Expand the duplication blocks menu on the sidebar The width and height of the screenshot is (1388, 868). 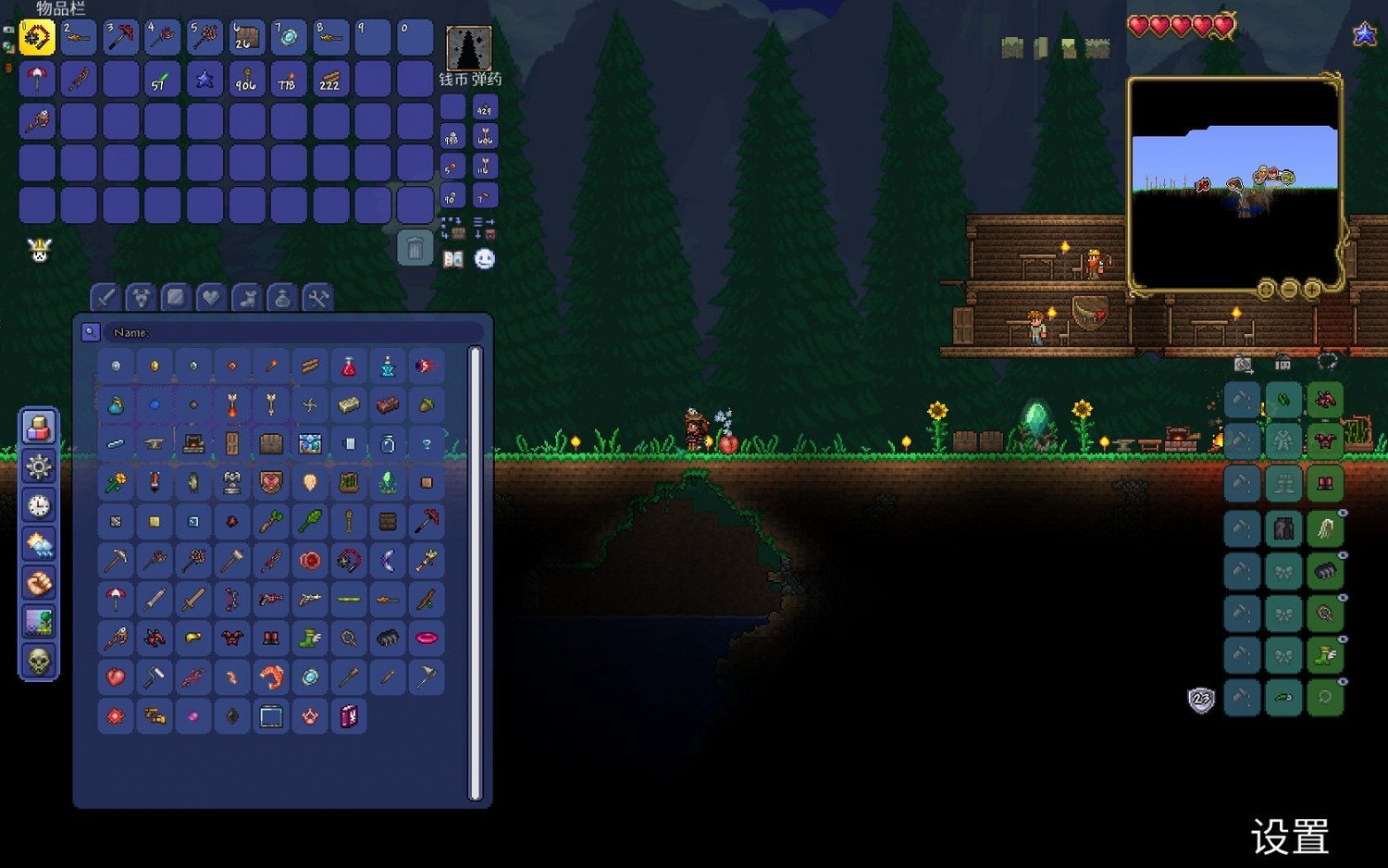(38, 427)
